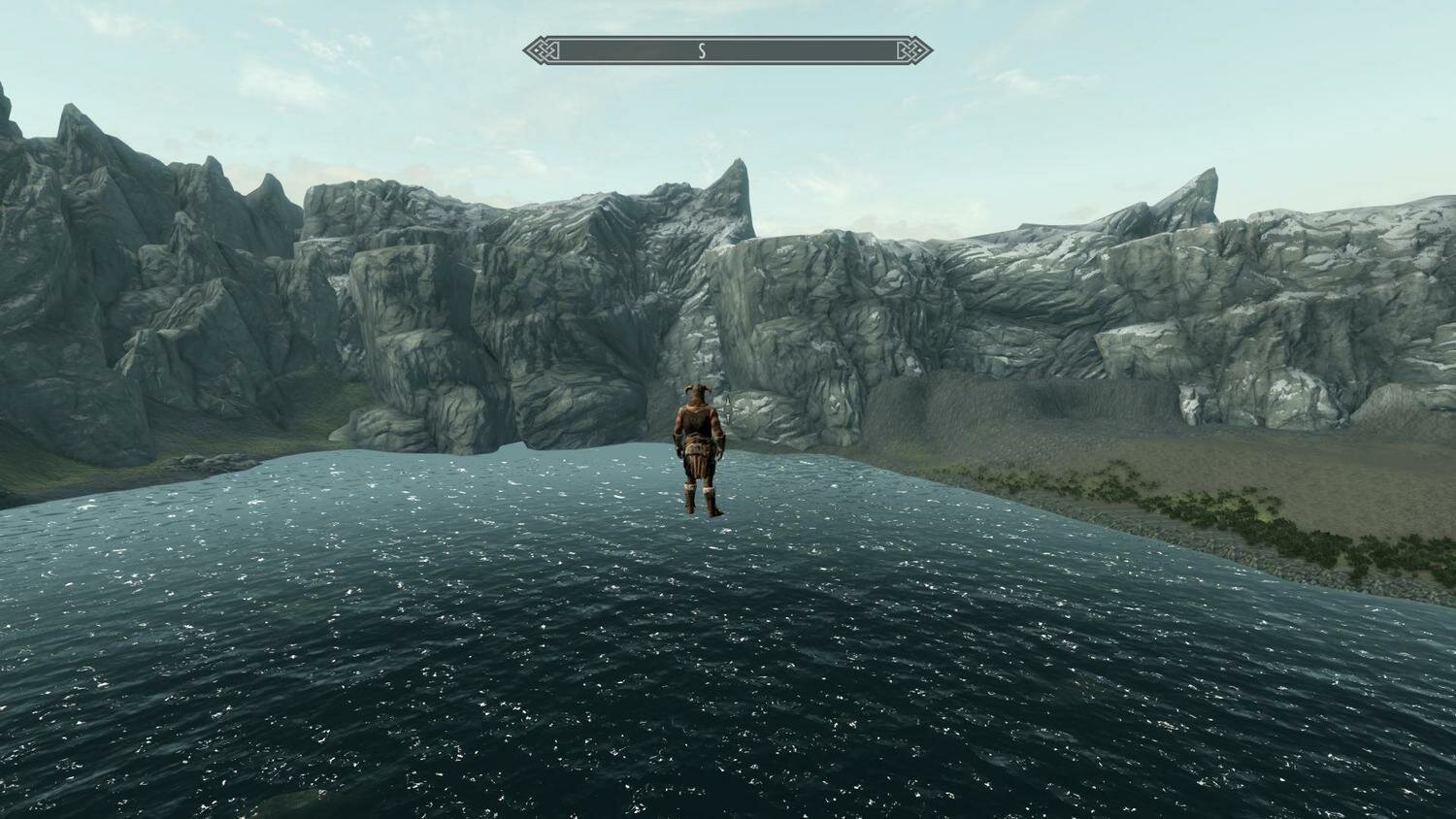The height and width of the screenshot is (819, 1456).
Task: Click the diamond emblem in the left compass knot
Action: (x=537, y=49)
